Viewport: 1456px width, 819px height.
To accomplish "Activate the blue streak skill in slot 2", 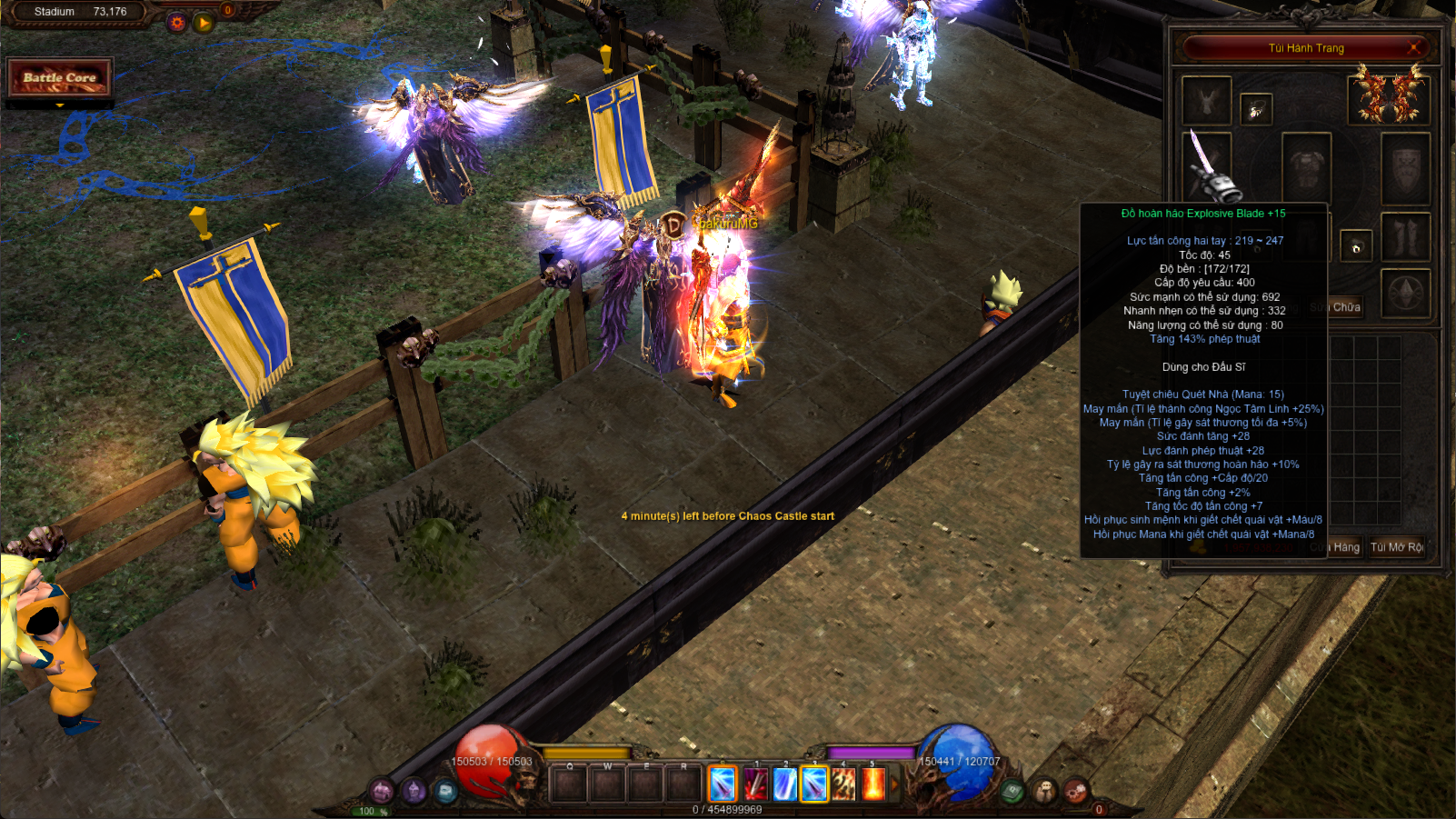I will [x=784, y=784].
